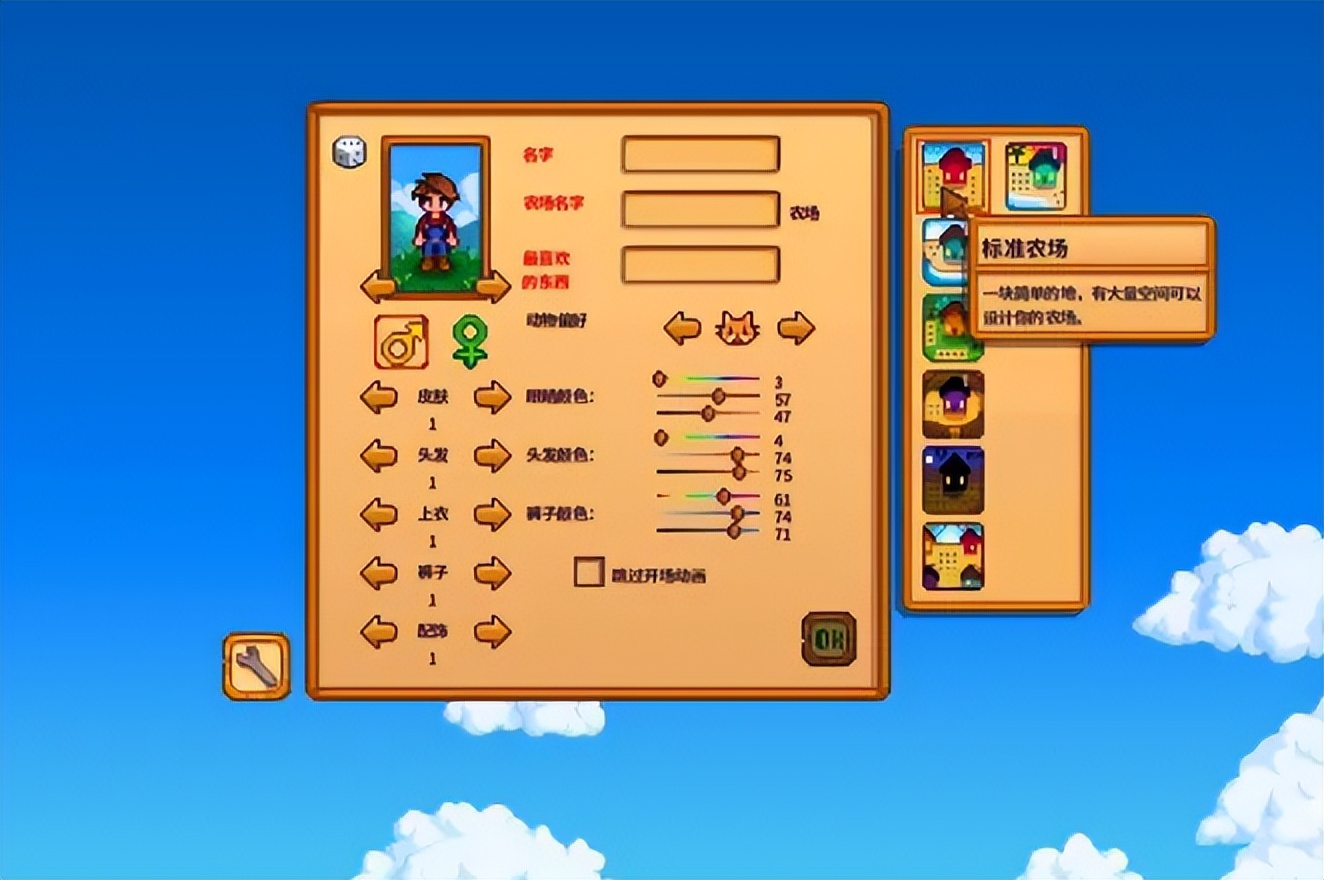
Task: Advance 皮肤 skin tone with right arrow
Action: click(492, 398)
